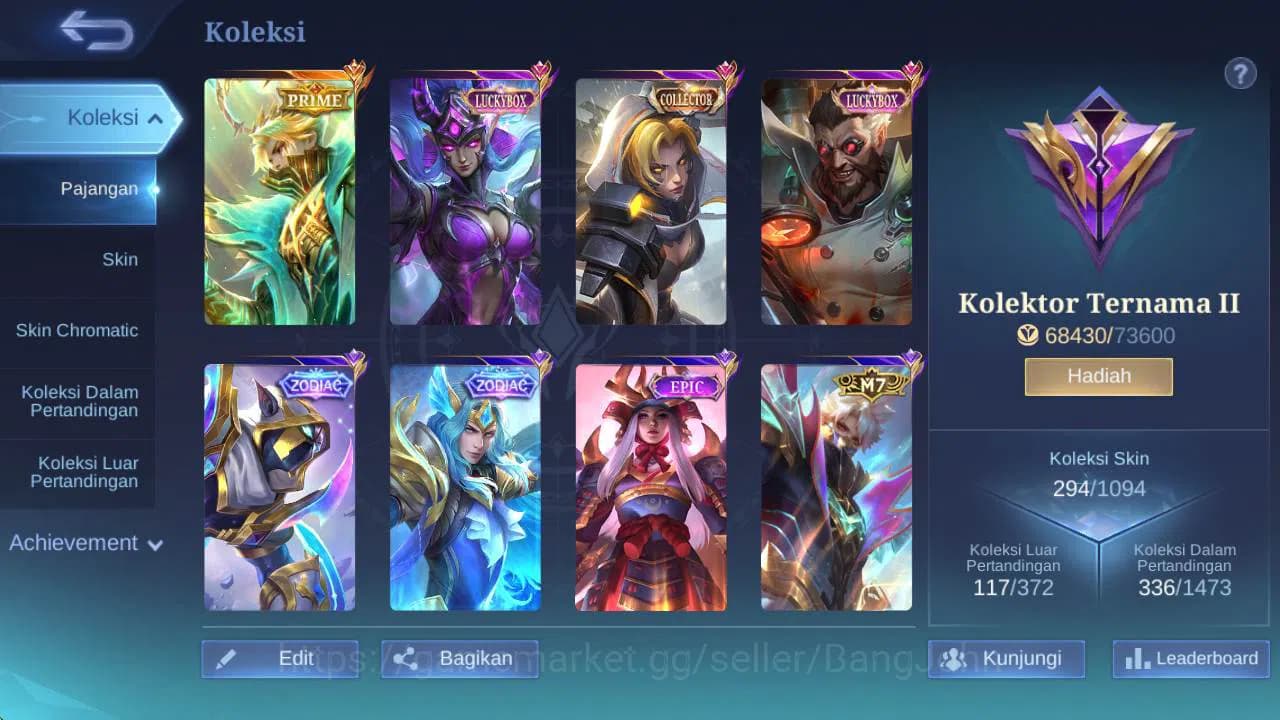Screen dimensions: 1280x720
Task: Claim reward via the Hadiah button
Action: 1097,376
